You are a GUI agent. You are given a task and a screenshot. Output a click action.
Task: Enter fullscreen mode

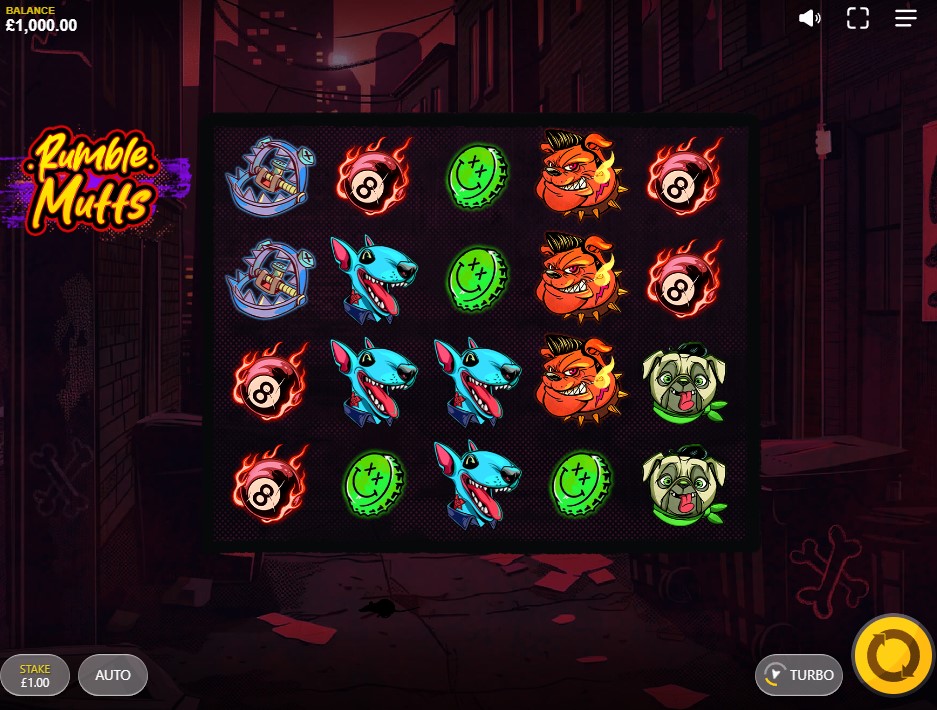tap(858, 18)
